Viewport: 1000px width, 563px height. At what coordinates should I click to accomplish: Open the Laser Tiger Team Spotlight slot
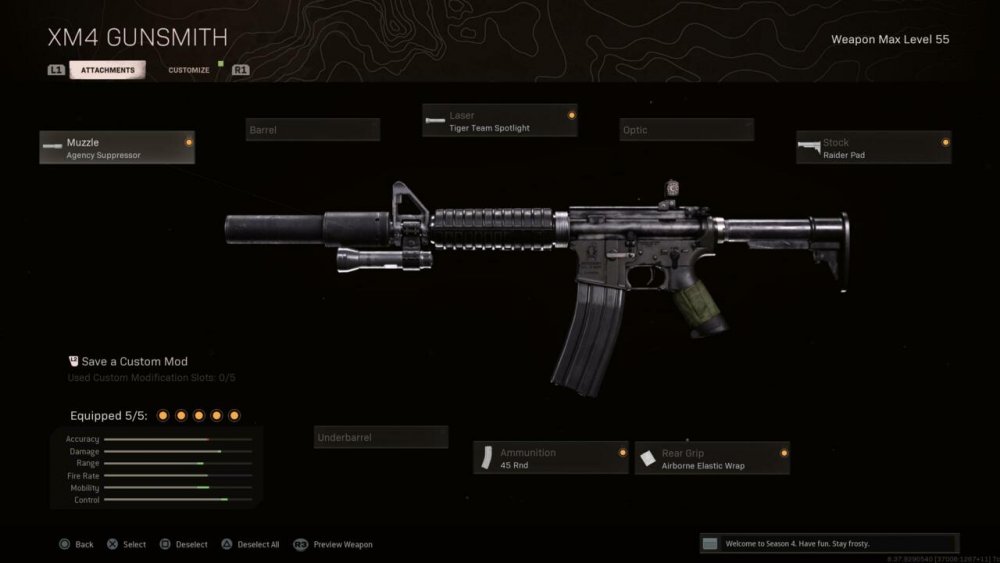point(500,121)
